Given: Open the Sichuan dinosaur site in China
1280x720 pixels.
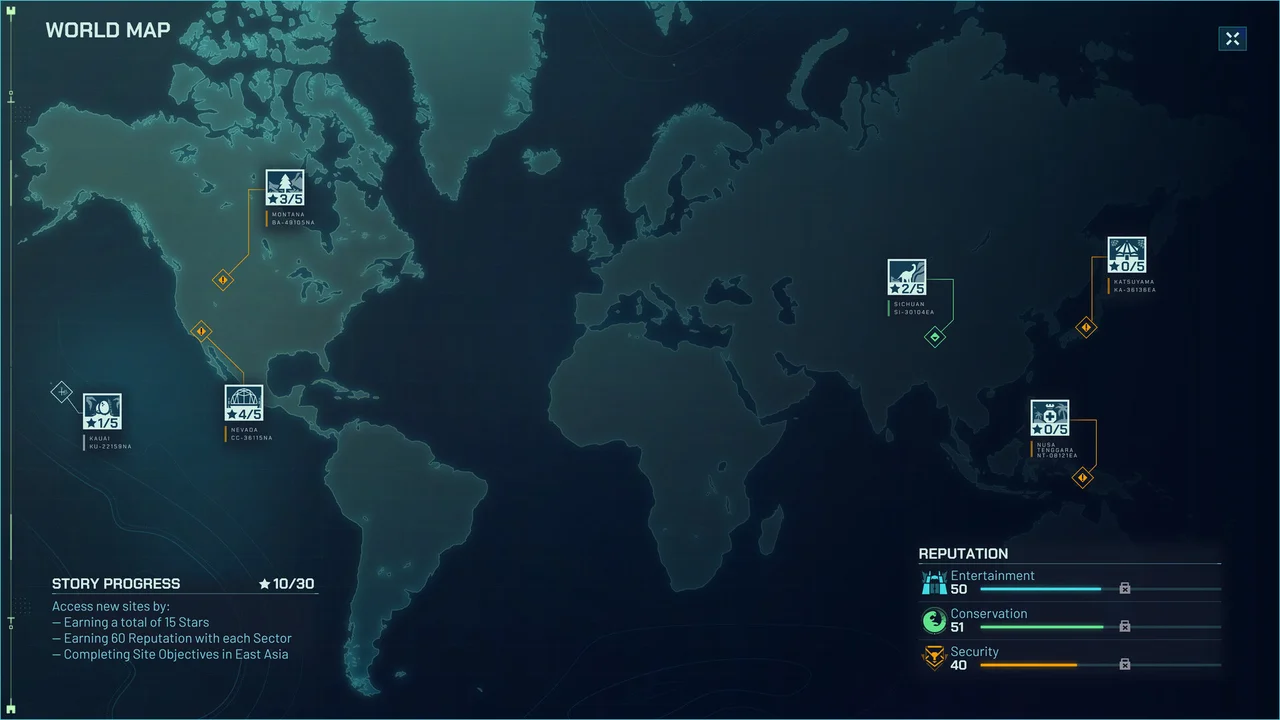Looking at the screenshot, I should pos(907,278).
